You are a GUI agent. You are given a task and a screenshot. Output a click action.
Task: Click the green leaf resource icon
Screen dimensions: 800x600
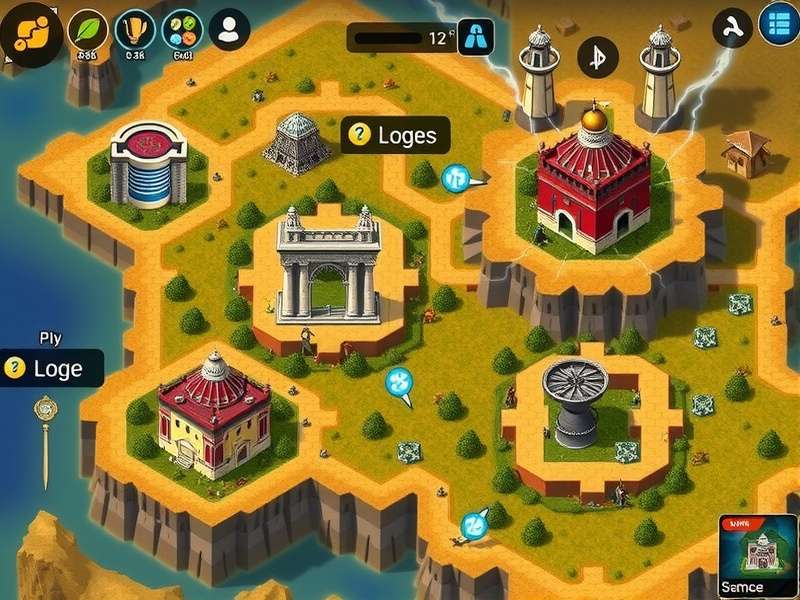88,29
